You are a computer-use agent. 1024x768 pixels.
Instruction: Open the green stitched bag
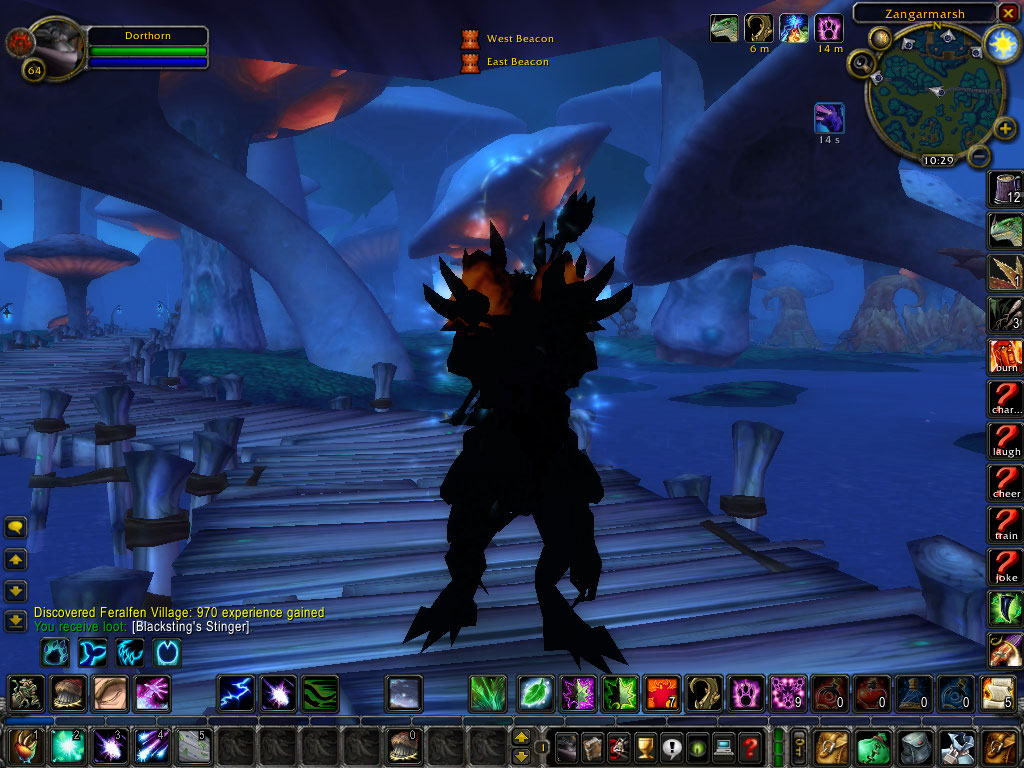(873, 746)
